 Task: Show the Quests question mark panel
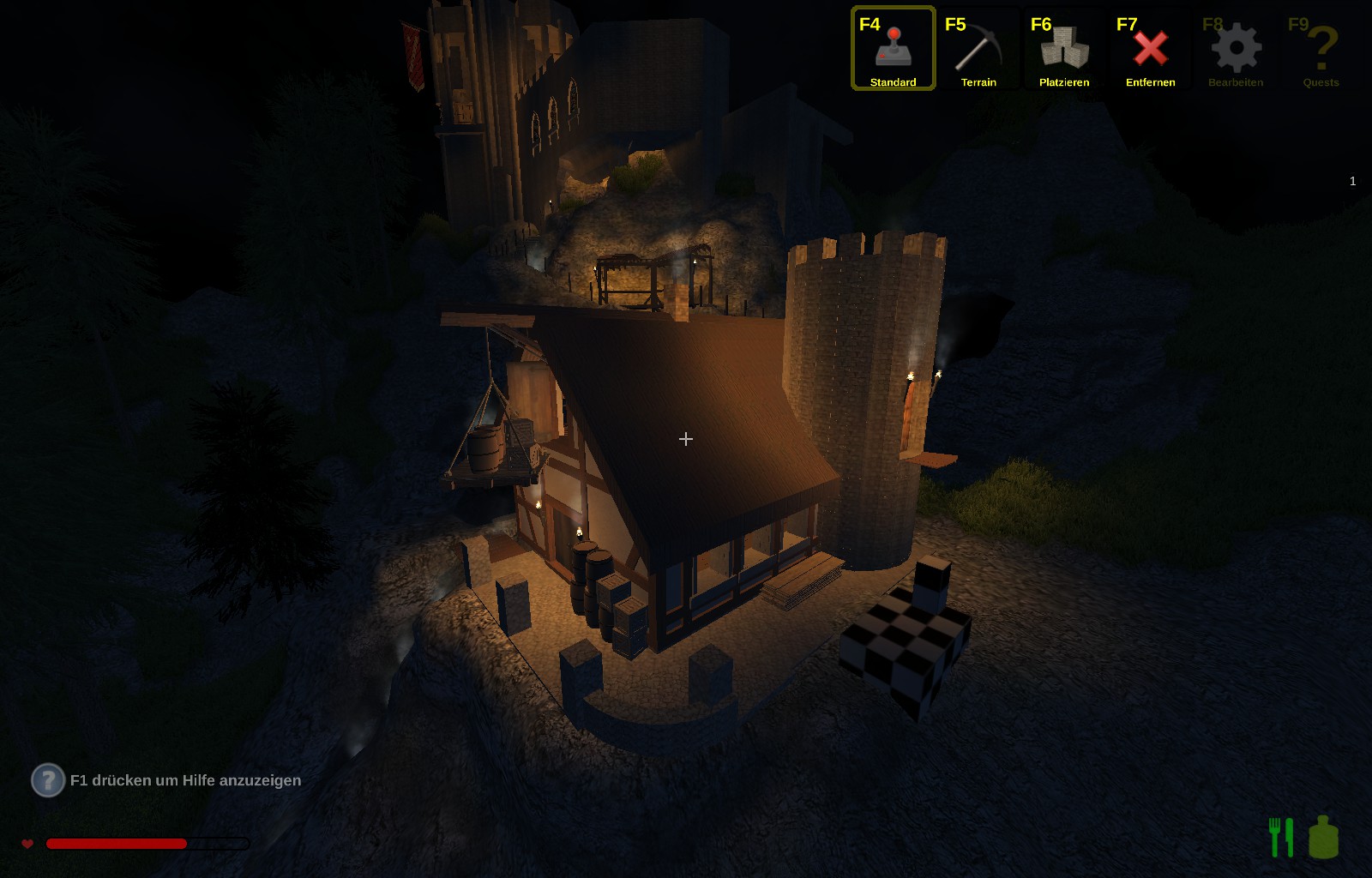[1321, 49]
